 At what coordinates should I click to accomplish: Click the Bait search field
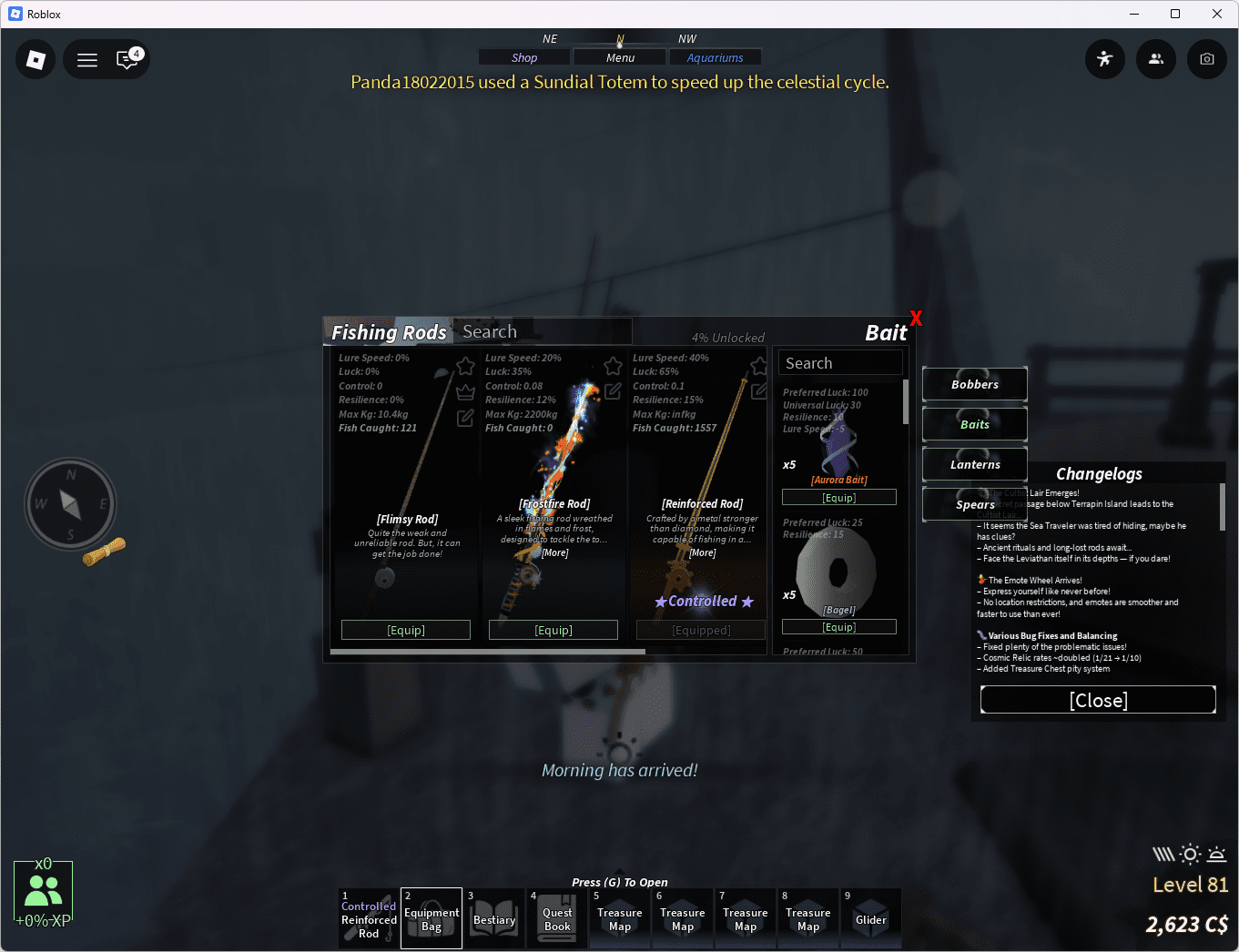click(x=839, y=361)
